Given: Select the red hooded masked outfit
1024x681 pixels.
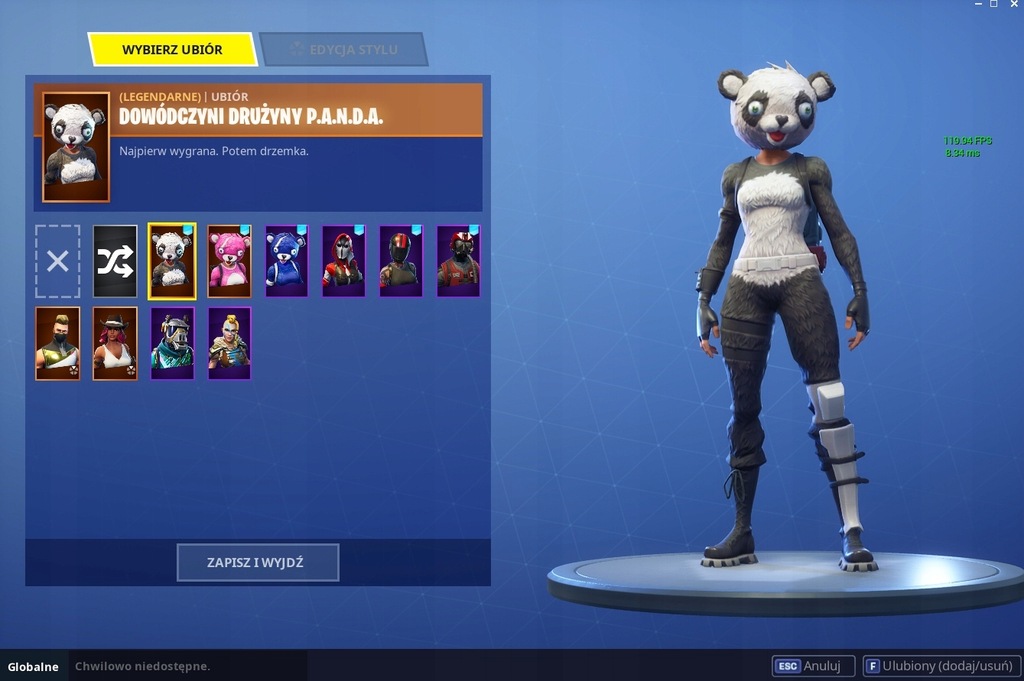Looking at the screenshot, I should (344, 261).
